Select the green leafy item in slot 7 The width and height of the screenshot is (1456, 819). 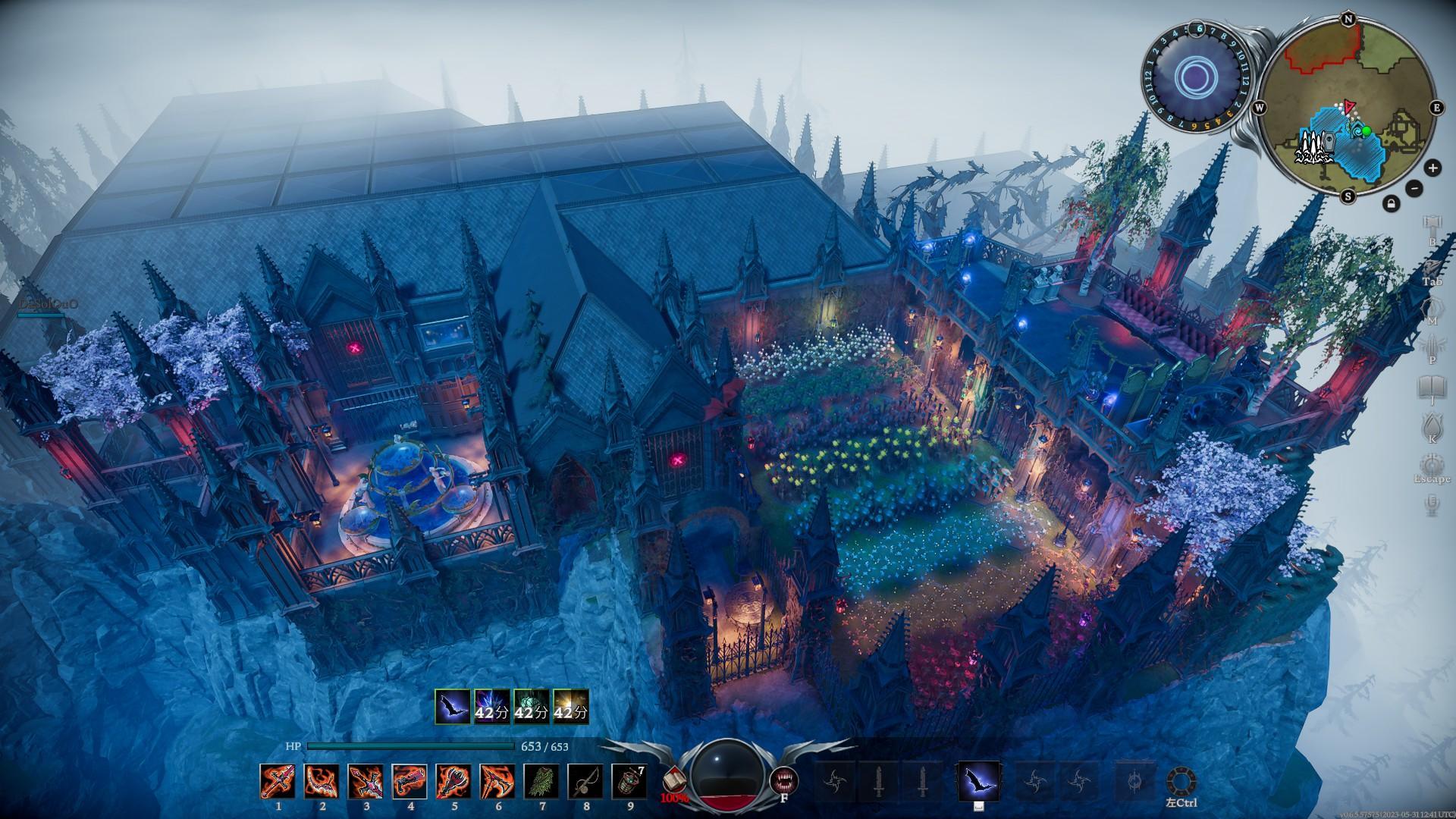click(541, 781)
